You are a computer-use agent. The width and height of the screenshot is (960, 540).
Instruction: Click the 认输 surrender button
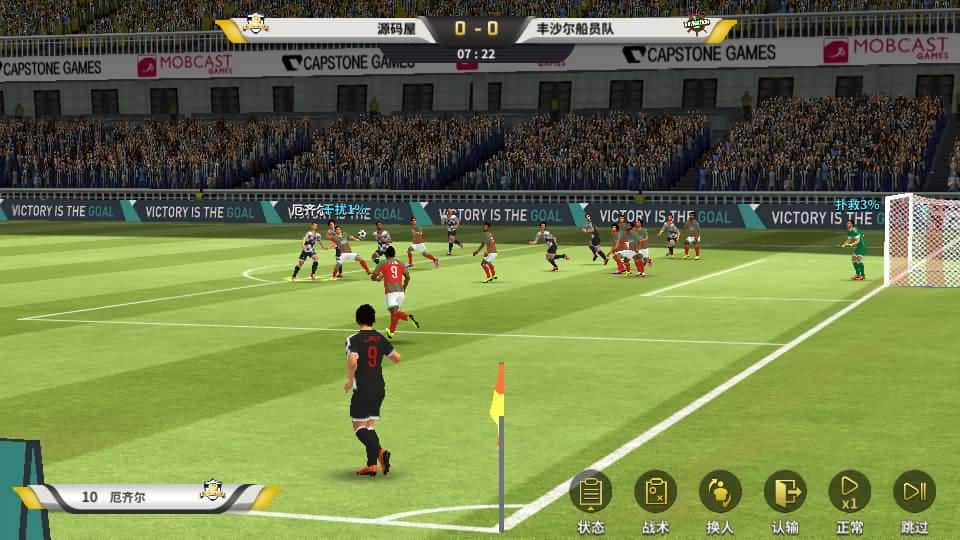click(785, 492)
